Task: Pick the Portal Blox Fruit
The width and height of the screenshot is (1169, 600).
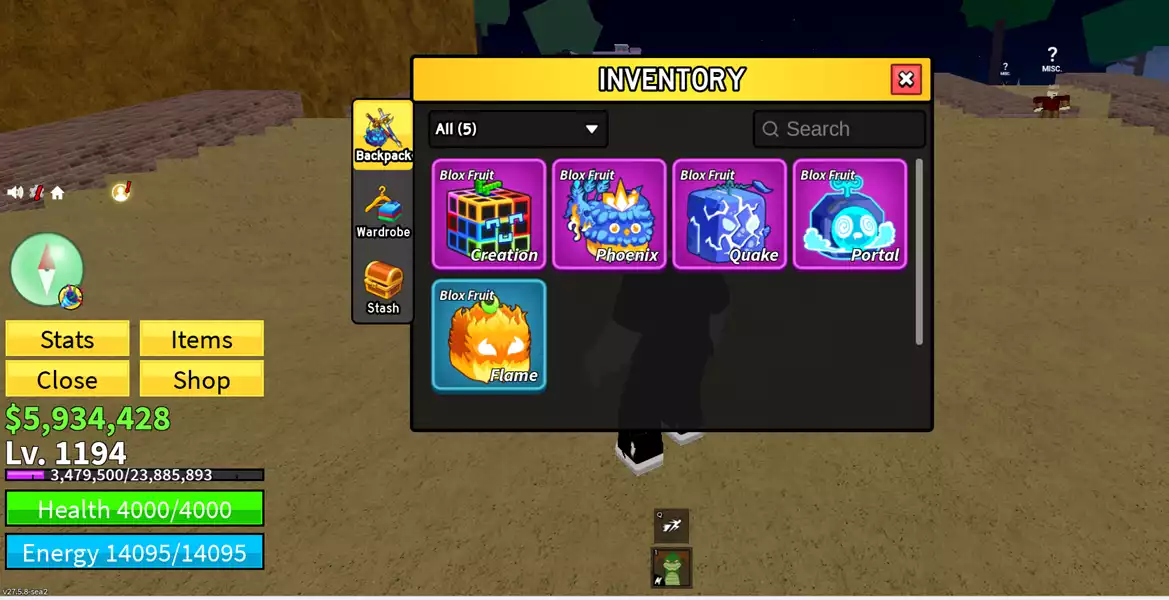Action: tap(850, 214)
